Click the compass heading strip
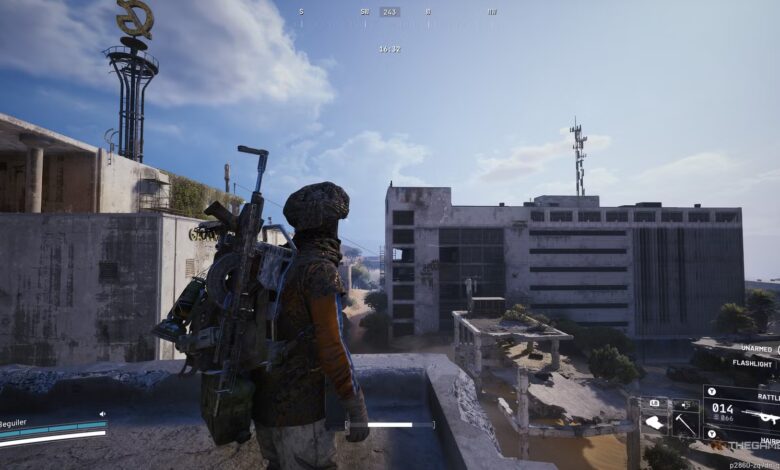780x470 pixels. tap(390, 12)
